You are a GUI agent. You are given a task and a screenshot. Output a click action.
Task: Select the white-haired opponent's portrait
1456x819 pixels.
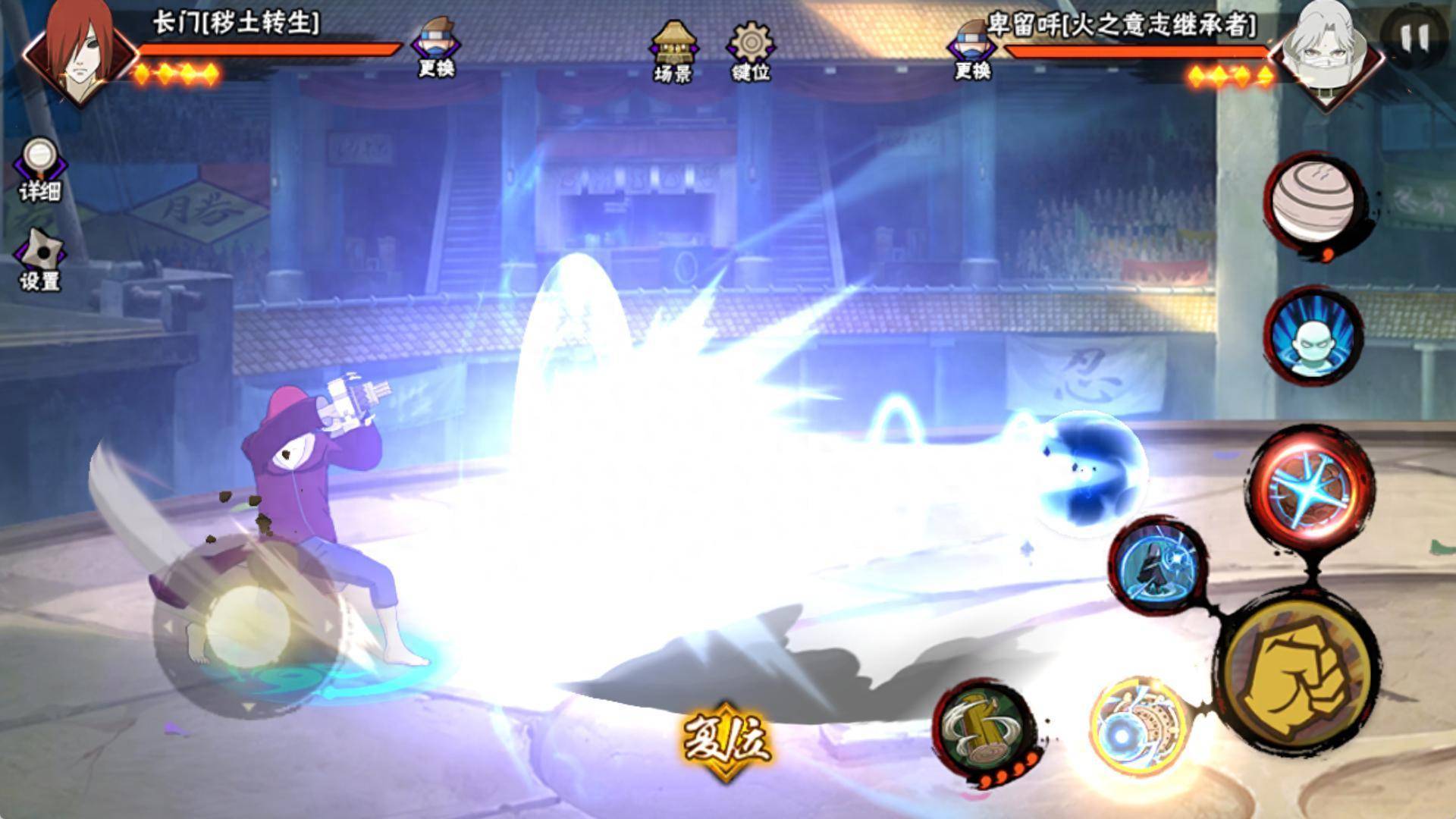(x=1323, y=52)
